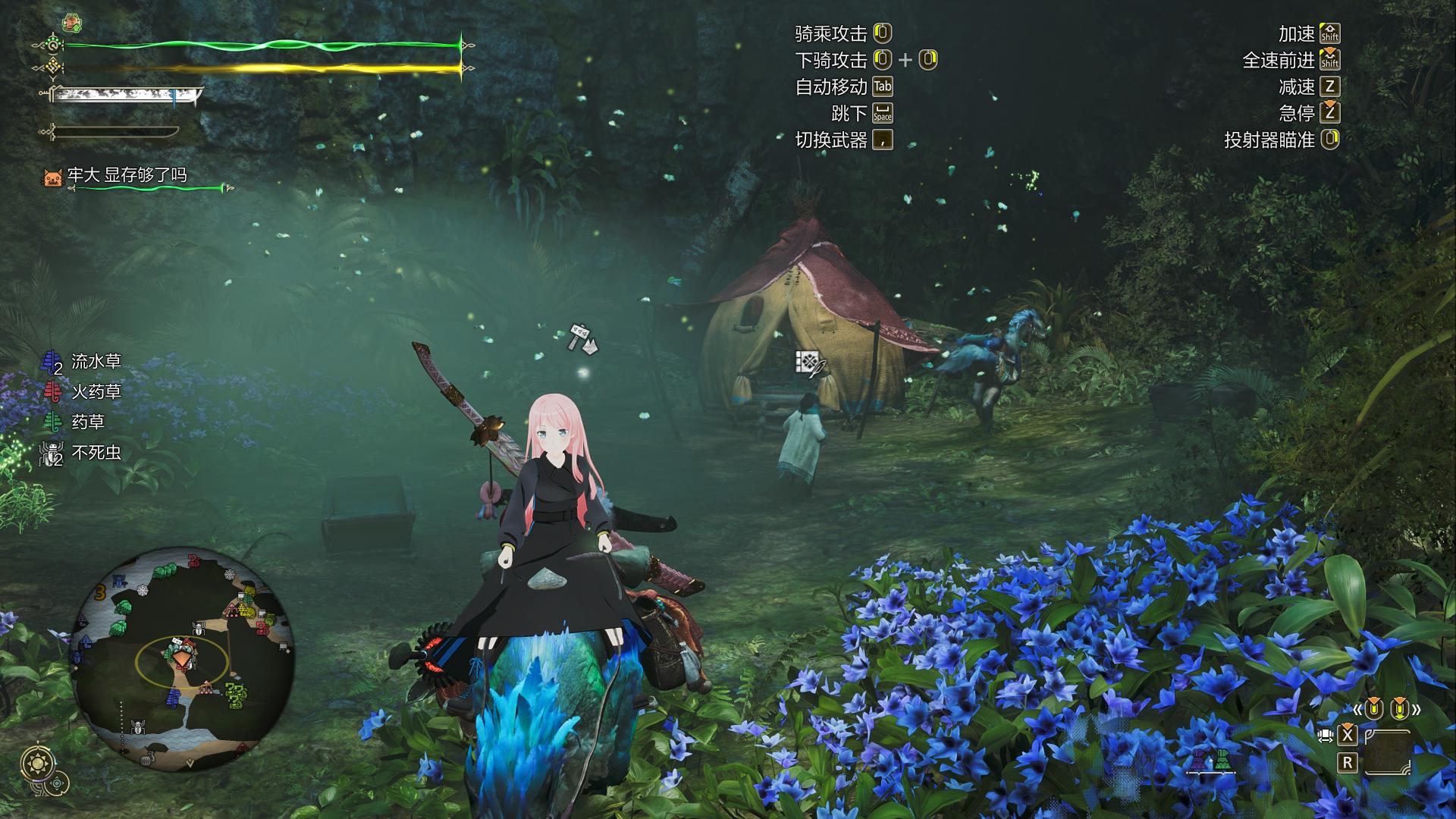Click the mount item pouch icon top-left
The width and height of the screenshot is (1456, 819).
(x=71, y=20)
